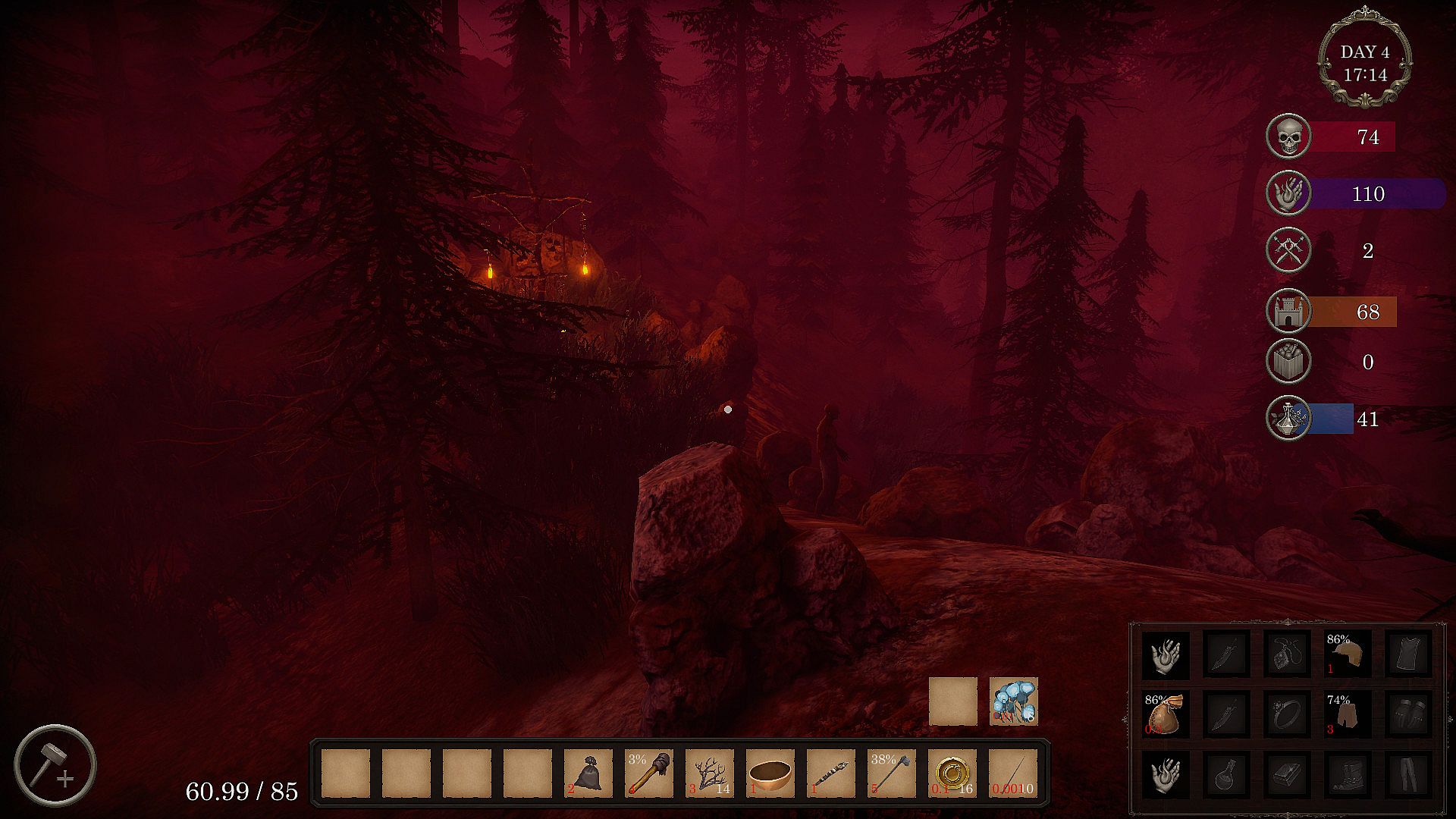Click the blue mushrooms quick slot
The height and width of the screenshot is (819, 1456).
tap(1013, 701)
